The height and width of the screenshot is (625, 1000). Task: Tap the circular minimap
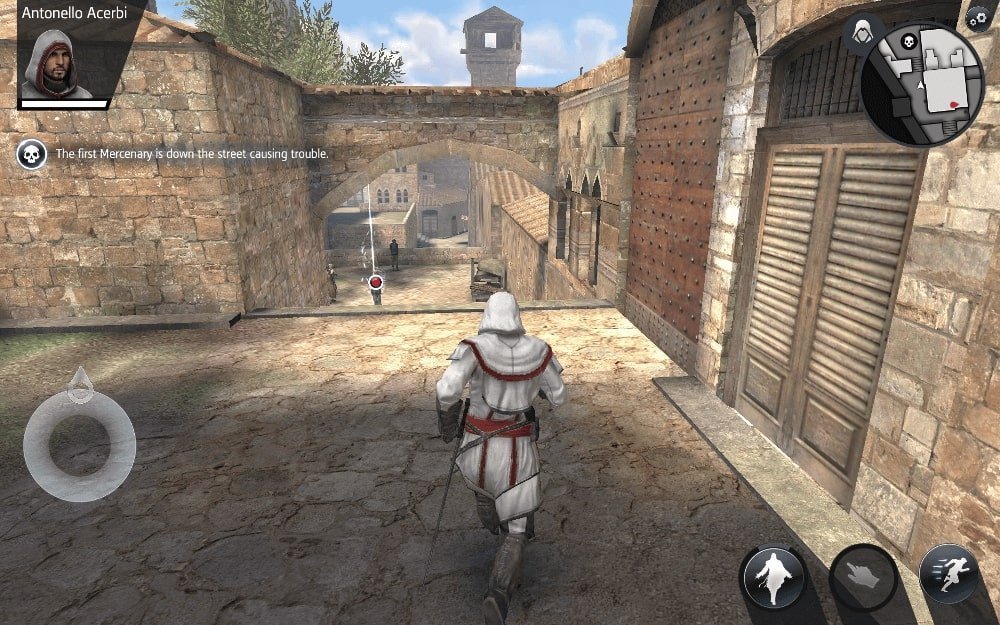pos(922,83)
